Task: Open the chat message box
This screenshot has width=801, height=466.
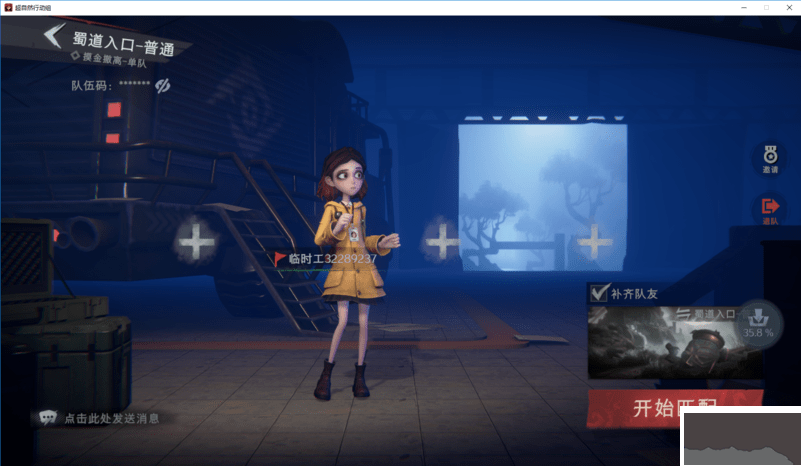Action: [100, 418]
